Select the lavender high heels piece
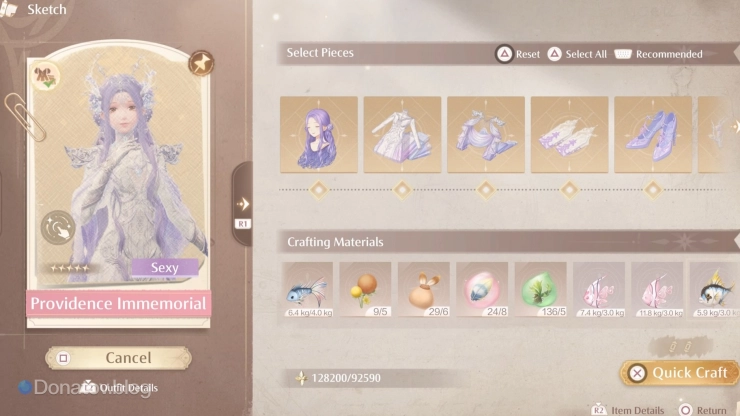This screenshot has width=740, height=416. pos(651,135)
